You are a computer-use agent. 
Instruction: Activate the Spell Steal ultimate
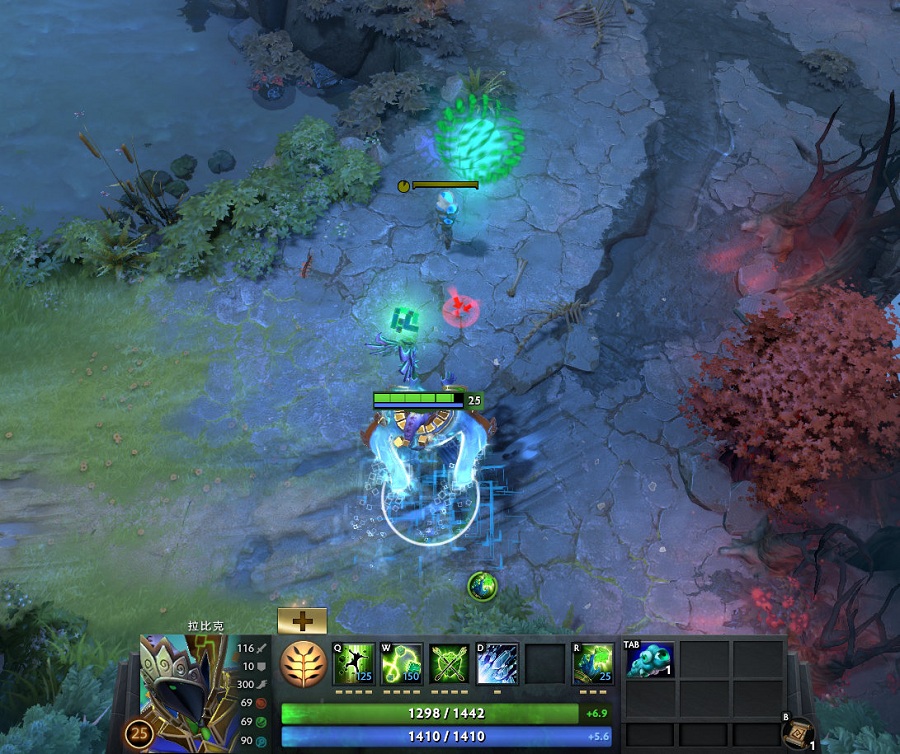[x=593, y=663]
